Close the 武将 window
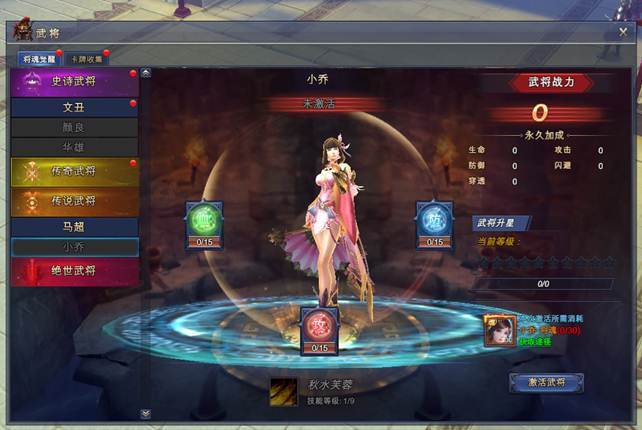Screen dimensions: 642x430 coord(622,32)
